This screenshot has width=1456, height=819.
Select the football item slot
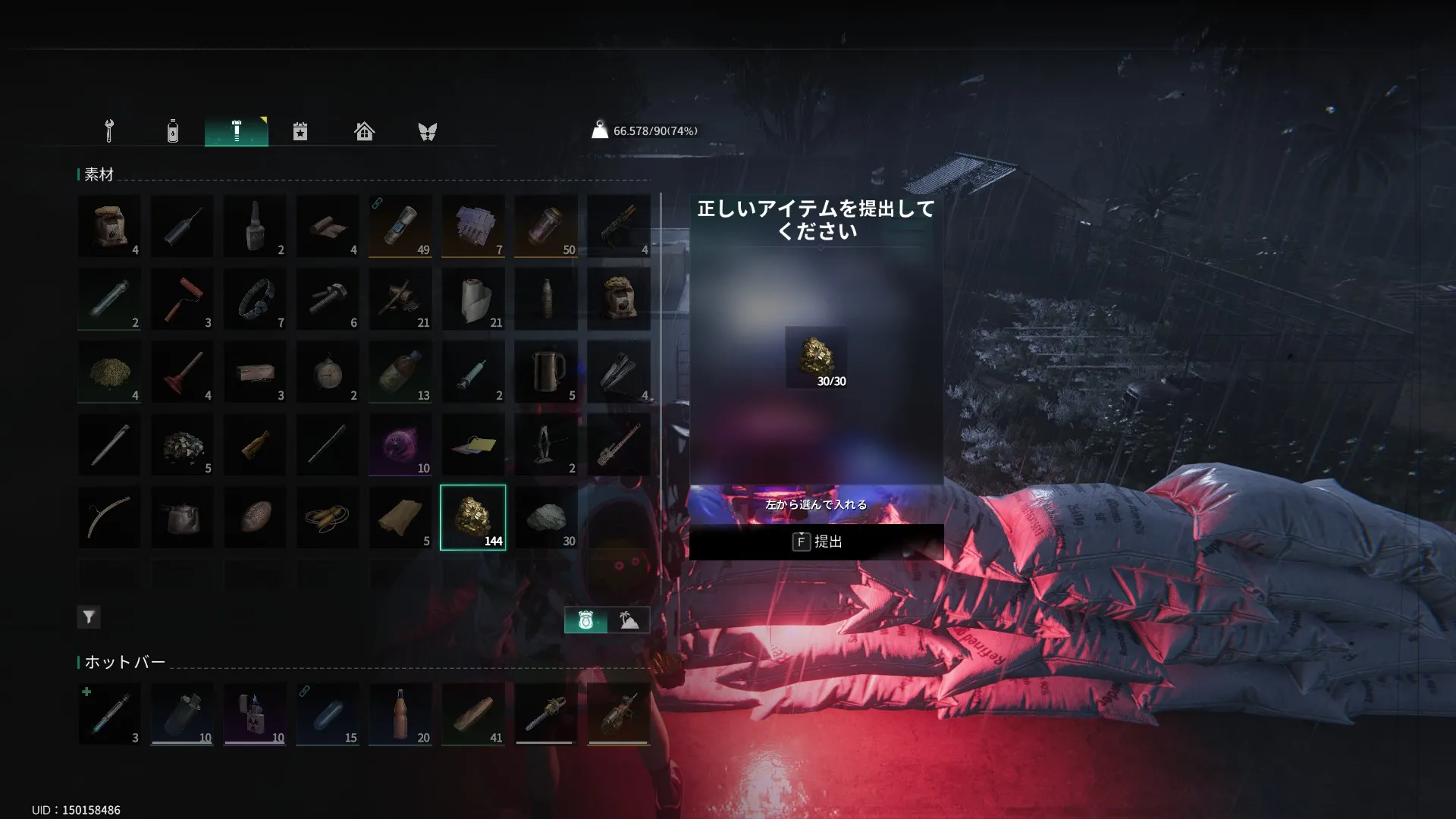(255, 518)
